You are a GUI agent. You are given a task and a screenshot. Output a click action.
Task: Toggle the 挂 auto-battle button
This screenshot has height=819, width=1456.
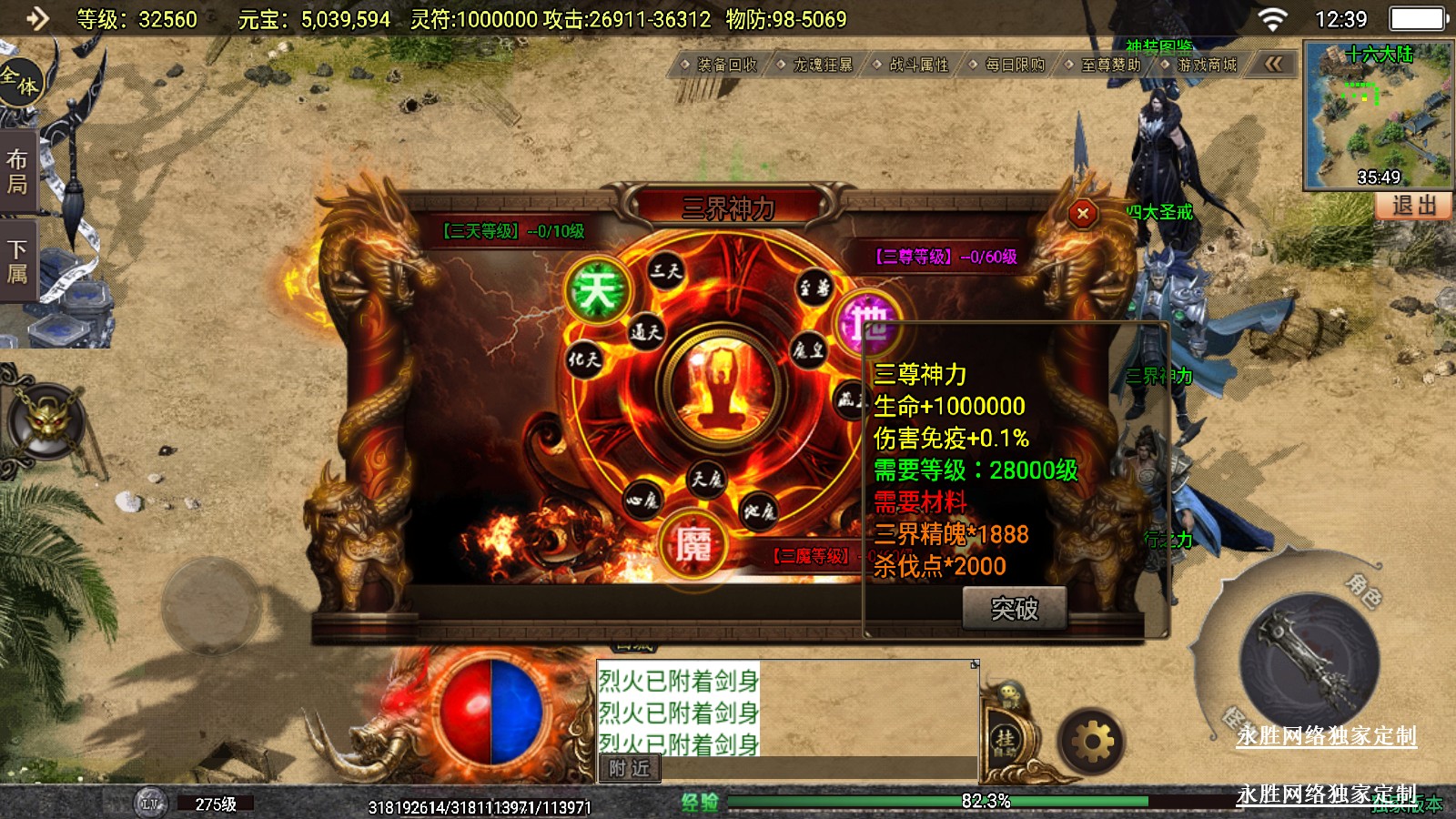1005,741
